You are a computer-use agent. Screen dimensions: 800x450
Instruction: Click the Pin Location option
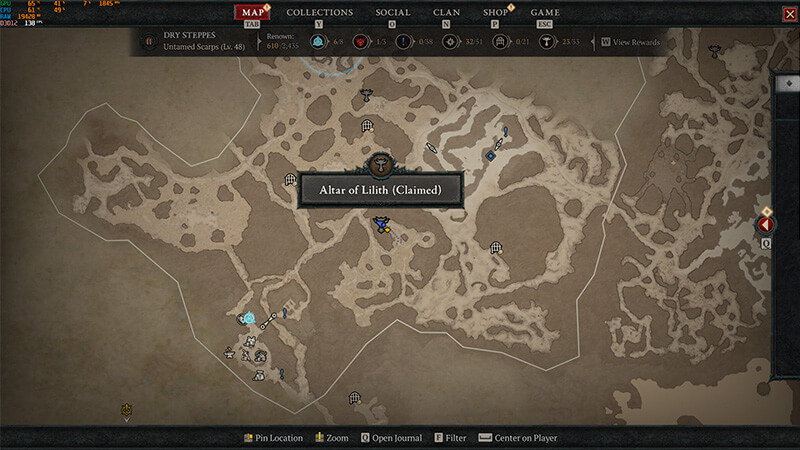(273, 438)
